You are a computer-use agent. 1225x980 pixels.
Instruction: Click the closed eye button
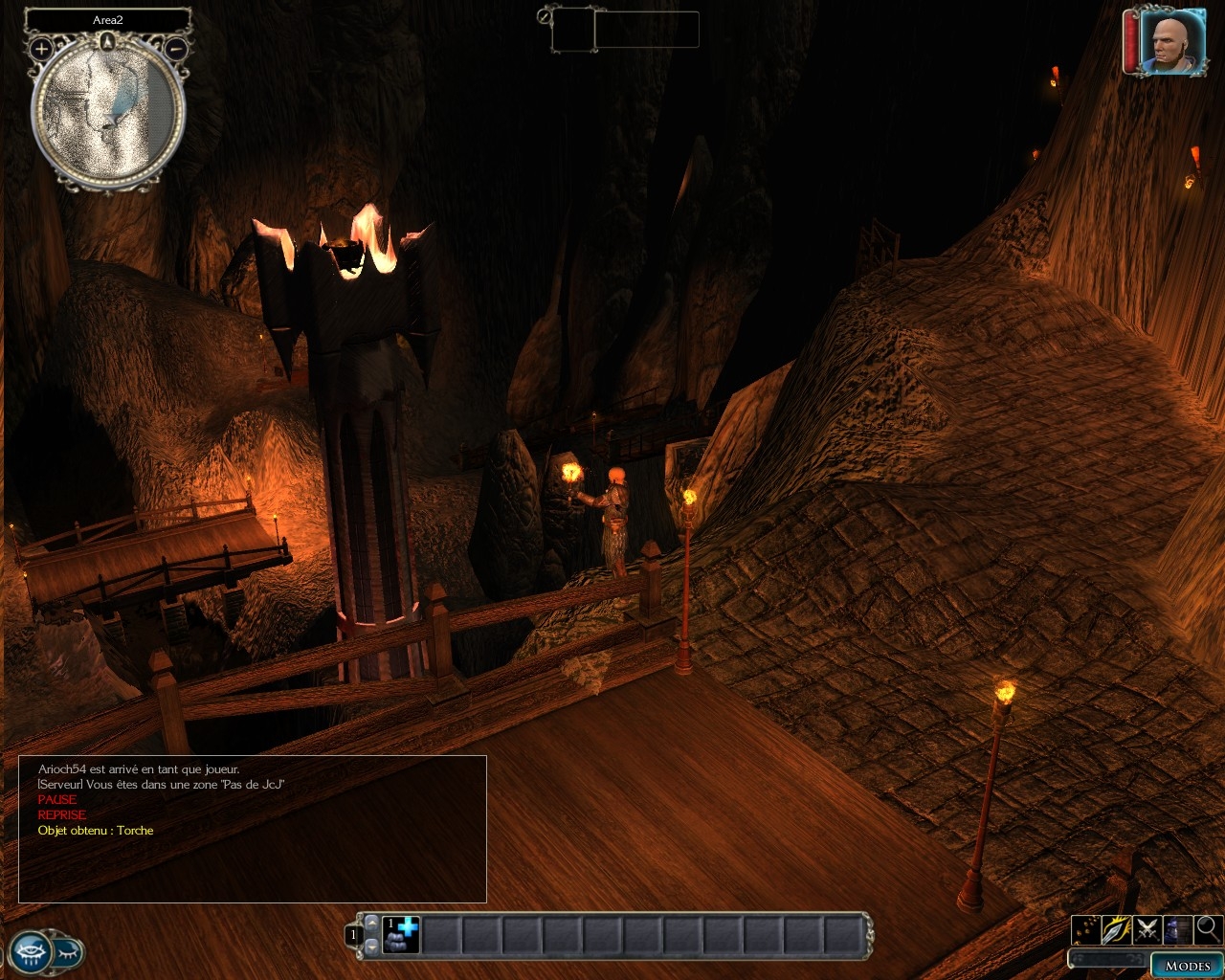click(68, 953)
